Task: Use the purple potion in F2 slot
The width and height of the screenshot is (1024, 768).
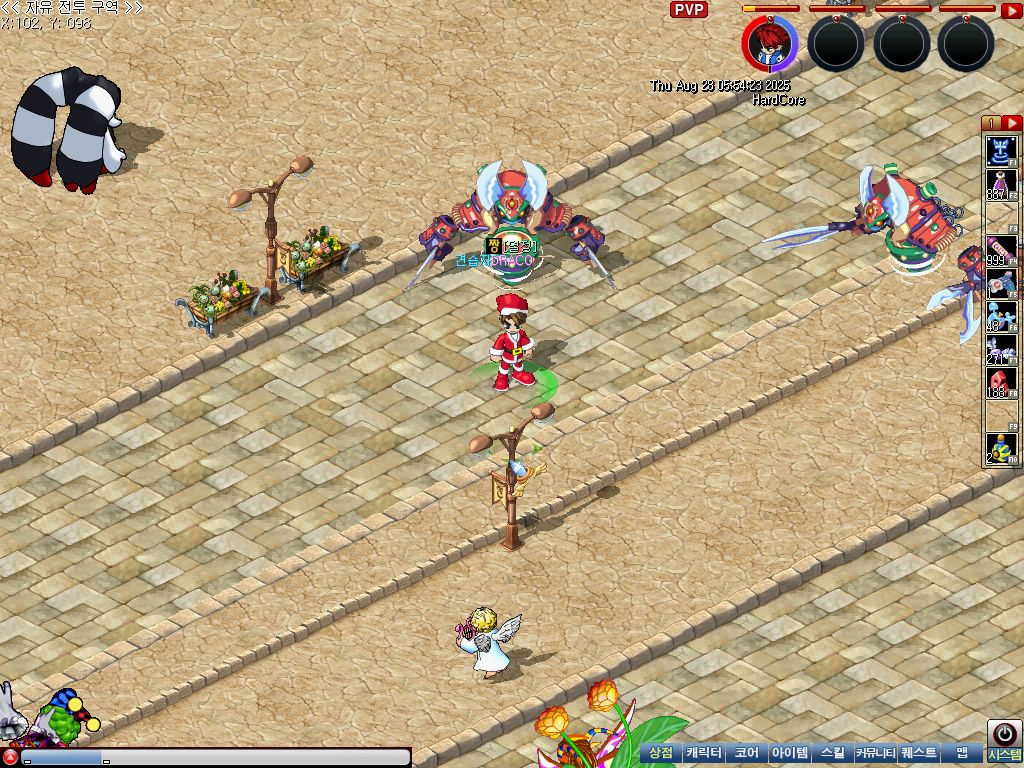Action: (x=1001, y=185)
